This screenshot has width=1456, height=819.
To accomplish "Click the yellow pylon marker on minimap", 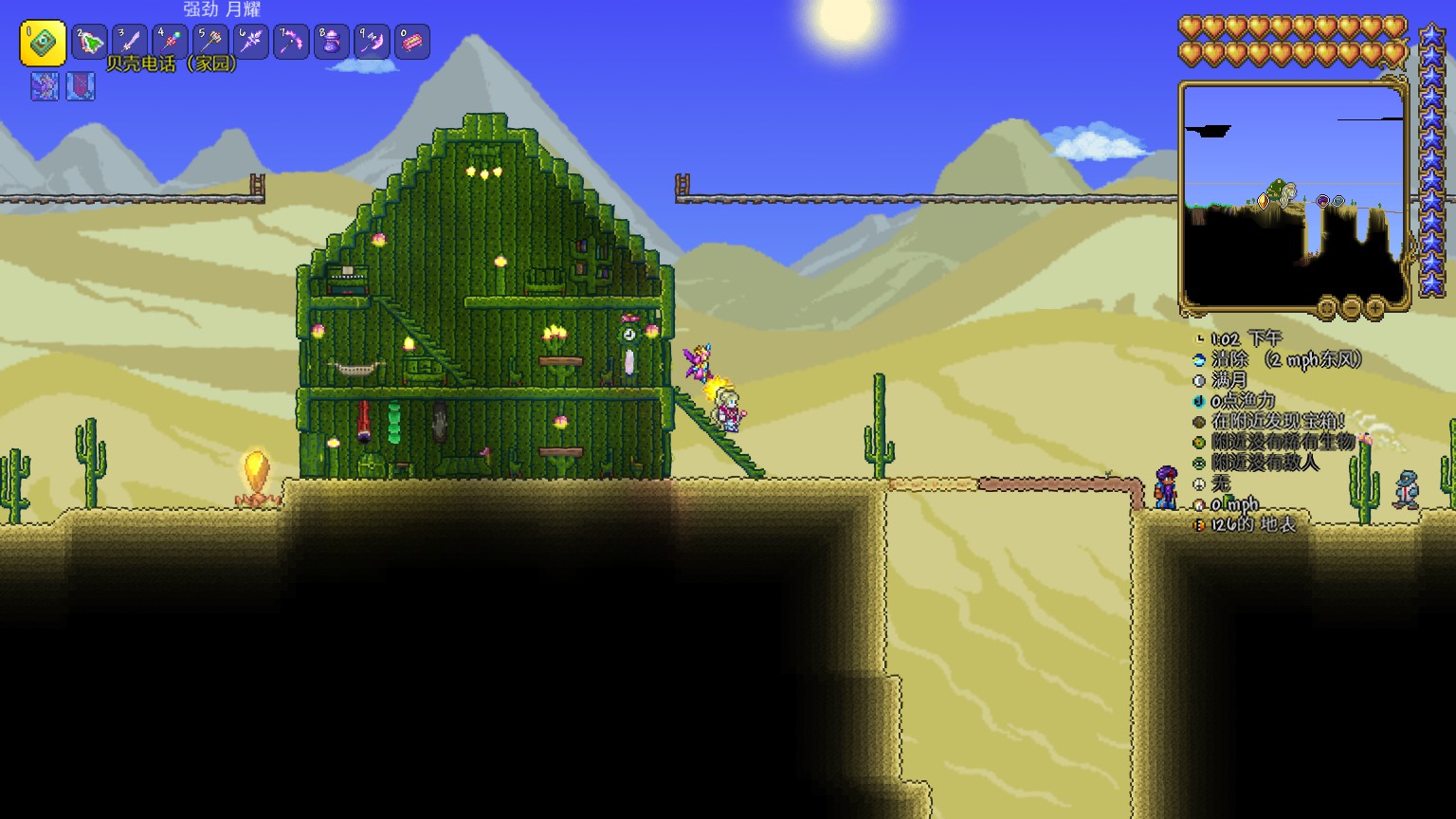I will [x=1263, y=201].
